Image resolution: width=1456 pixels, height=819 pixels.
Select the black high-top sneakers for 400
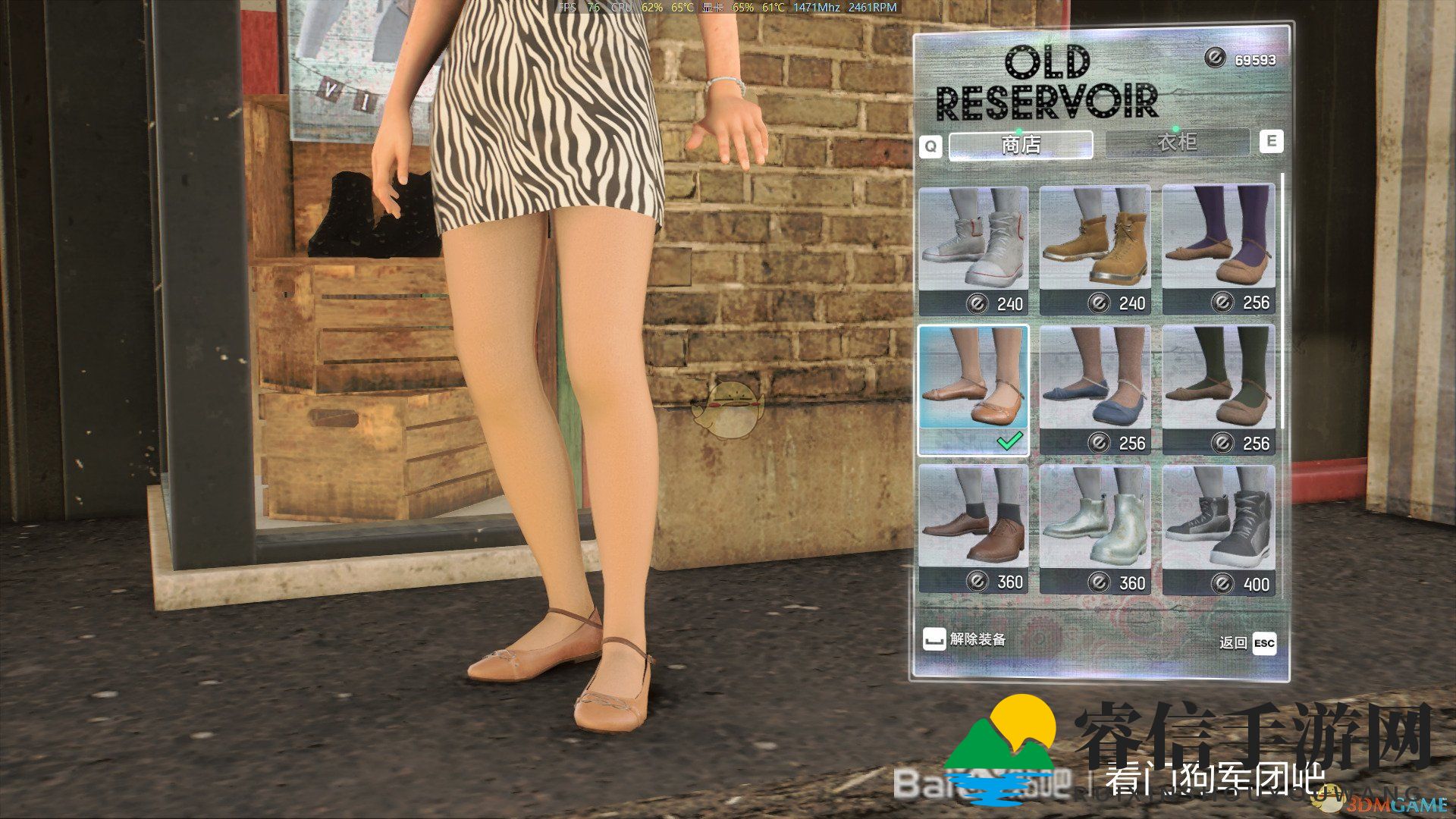pos(1219,529)
